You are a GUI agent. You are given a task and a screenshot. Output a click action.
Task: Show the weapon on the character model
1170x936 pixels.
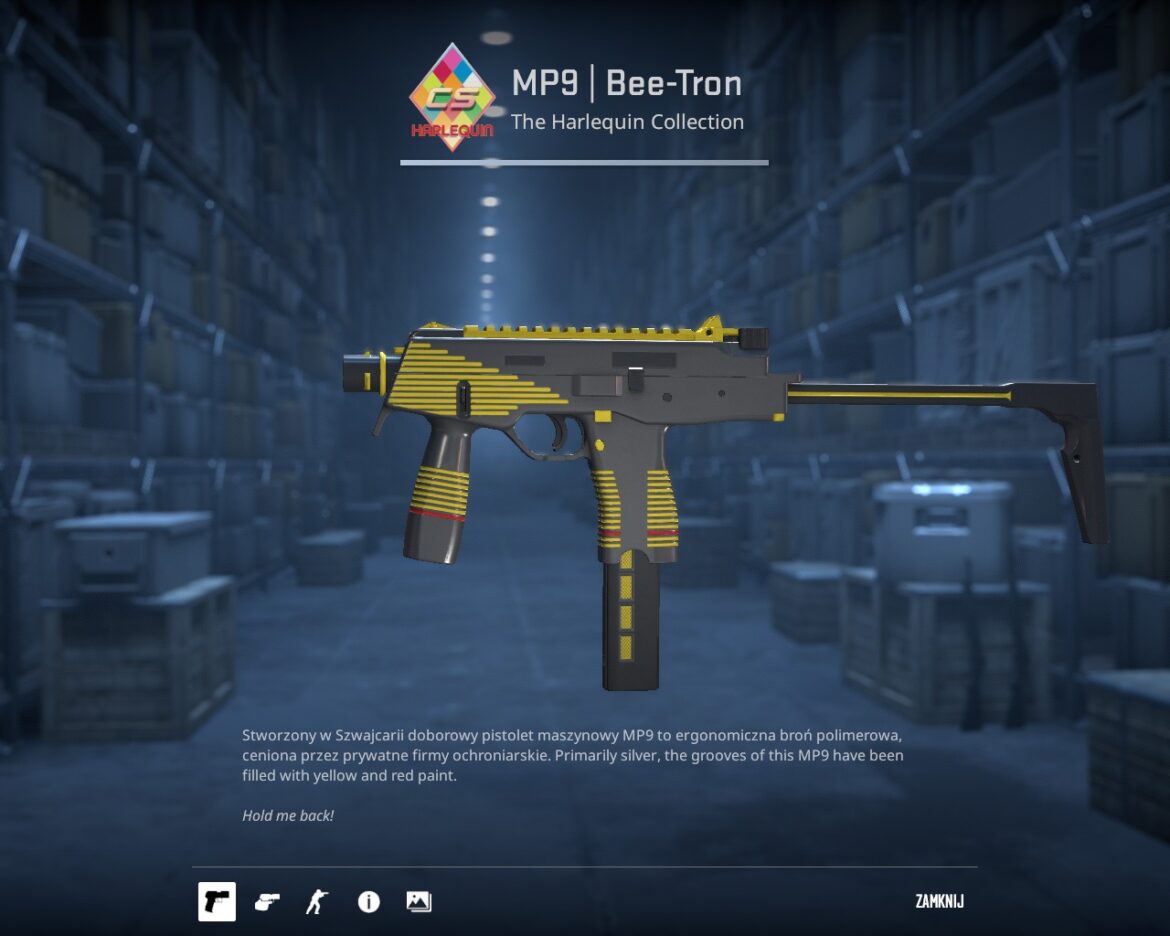317,902
